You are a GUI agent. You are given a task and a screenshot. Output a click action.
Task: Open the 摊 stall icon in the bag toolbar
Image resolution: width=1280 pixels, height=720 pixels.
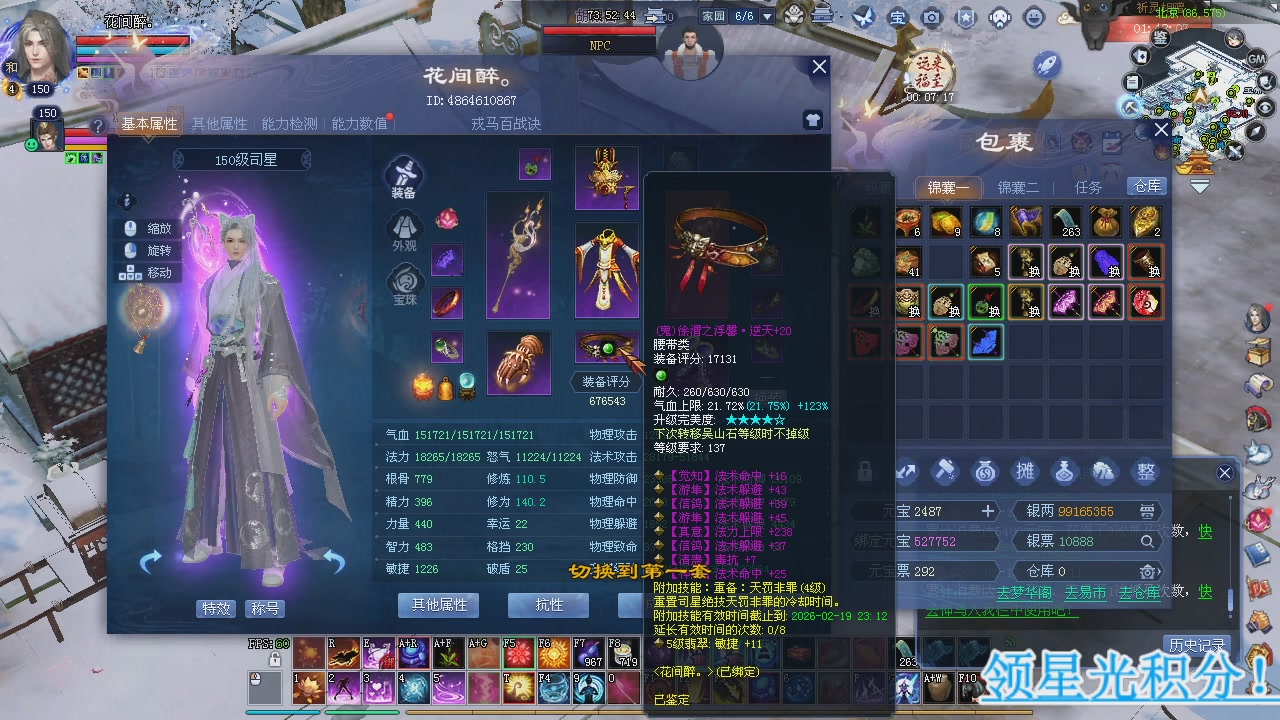pos(1026,472)
